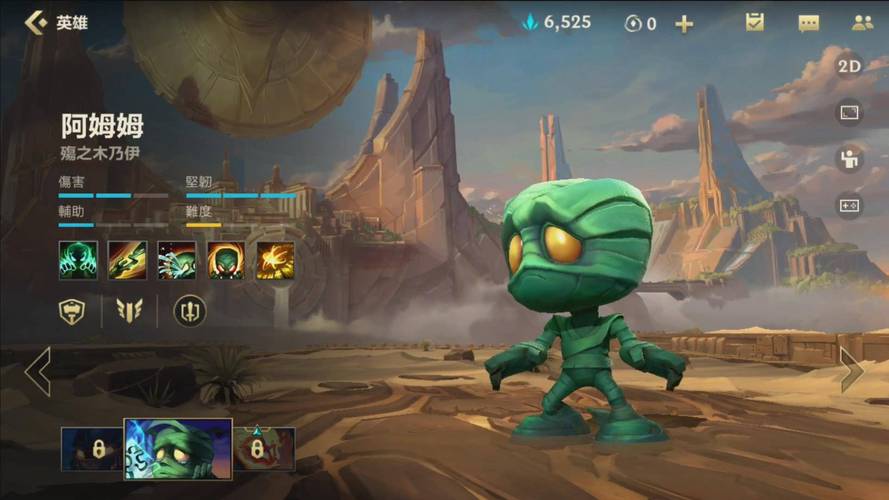Open the gamepad controls button

pyautogui.click(x=849, y=205)
